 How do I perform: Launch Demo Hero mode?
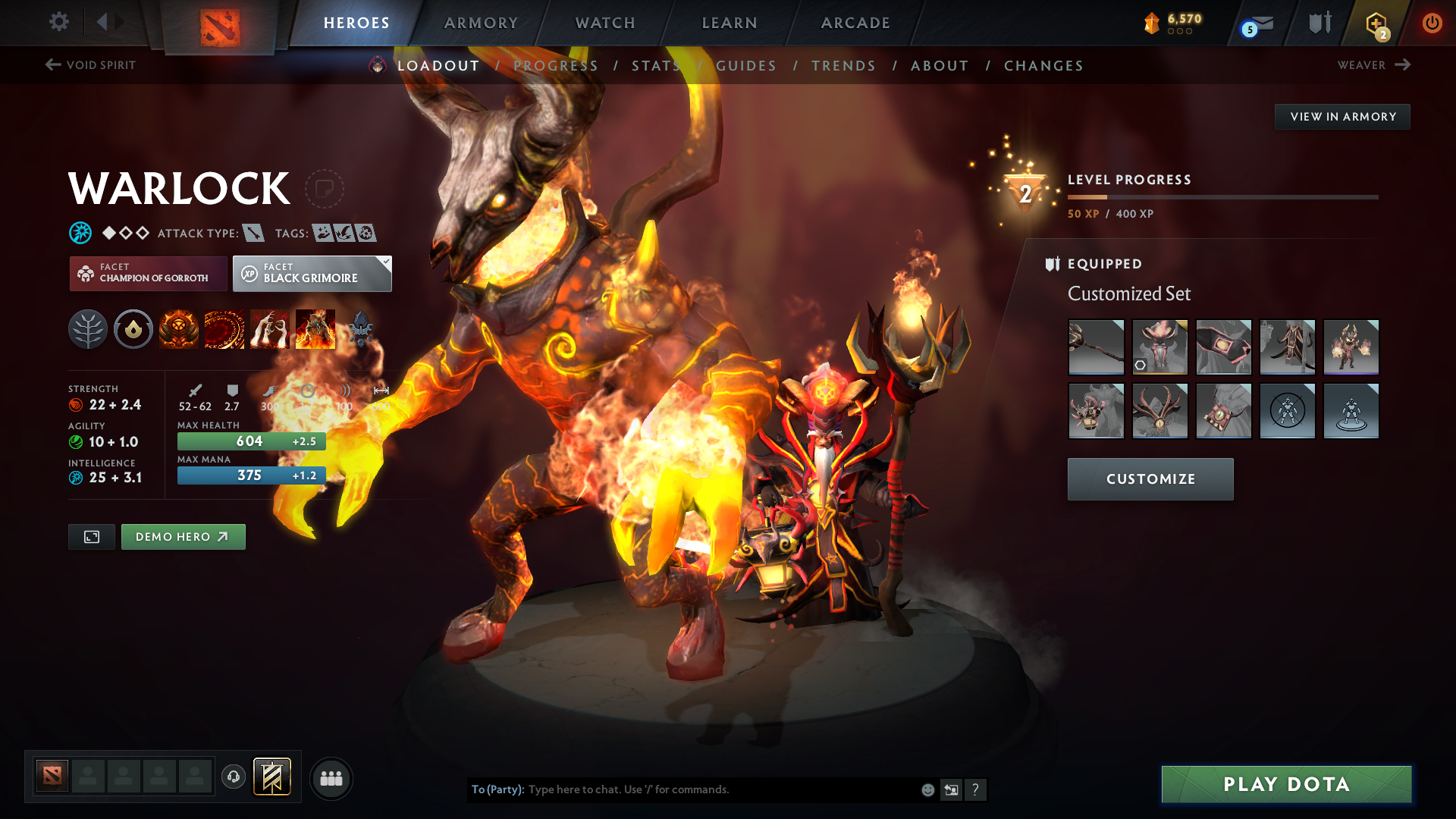click(x=183, y=537)
